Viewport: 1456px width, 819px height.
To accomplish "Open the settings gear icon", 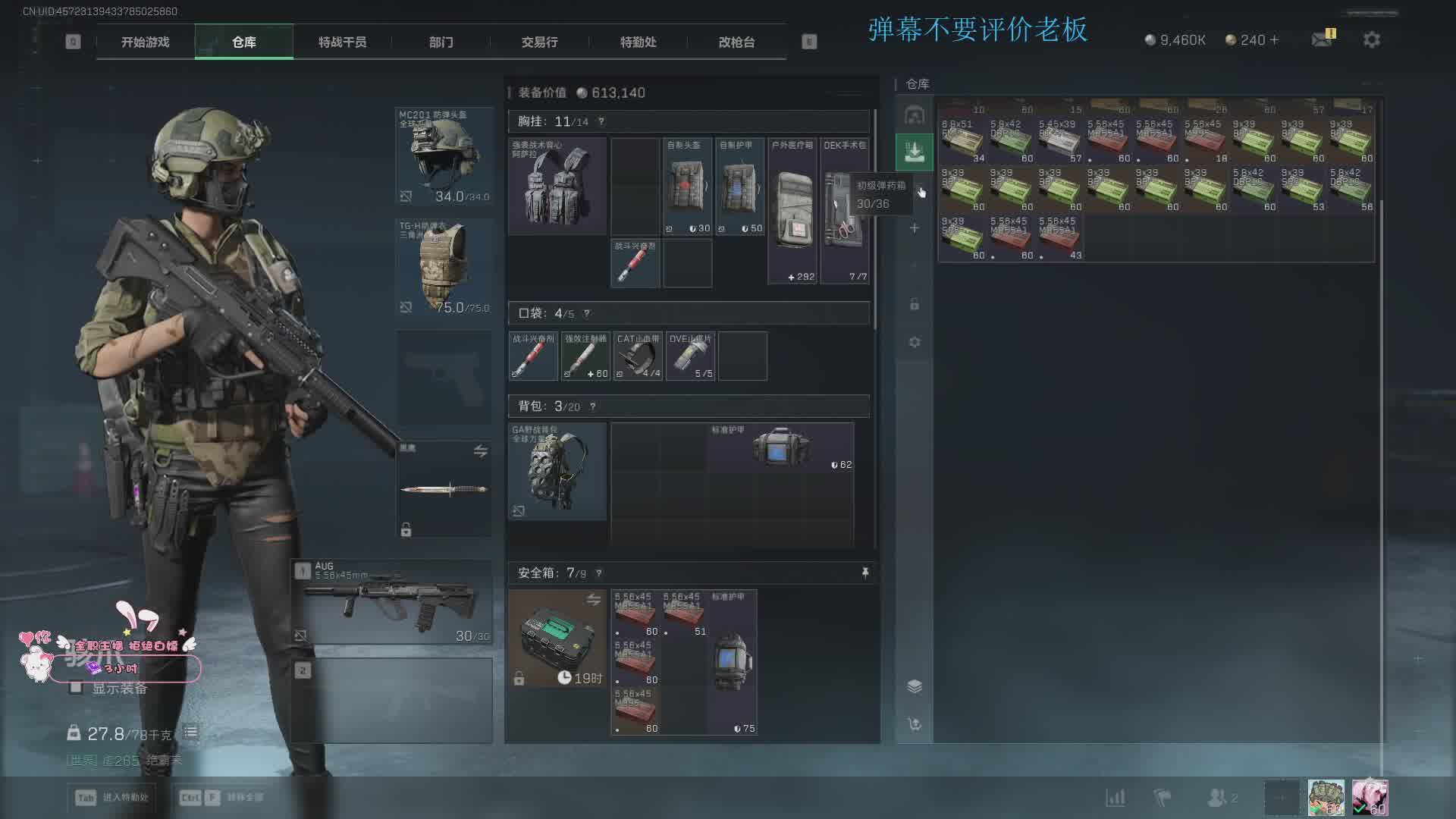I will click(x=1371, y=39).
